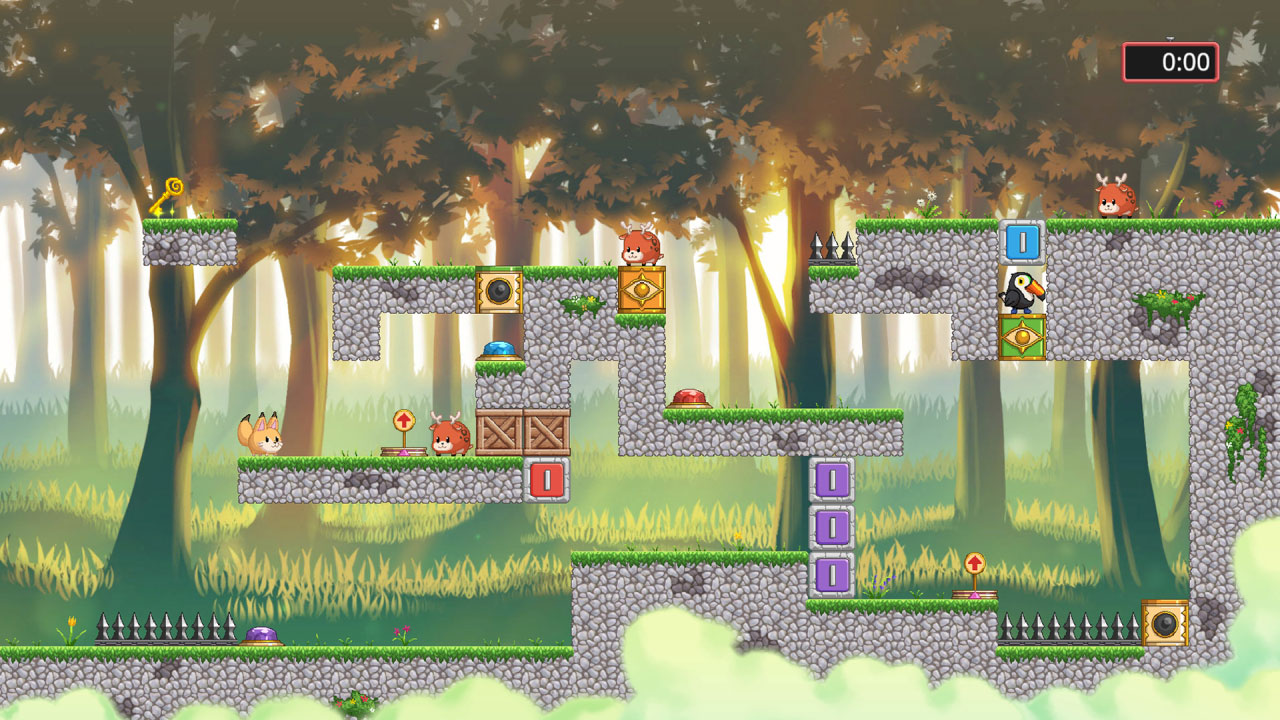Click the pressed blue button on the stone shelf
Image resolution: width=1280 pixels, height=720 pixels.
click(x=499, y=346)
